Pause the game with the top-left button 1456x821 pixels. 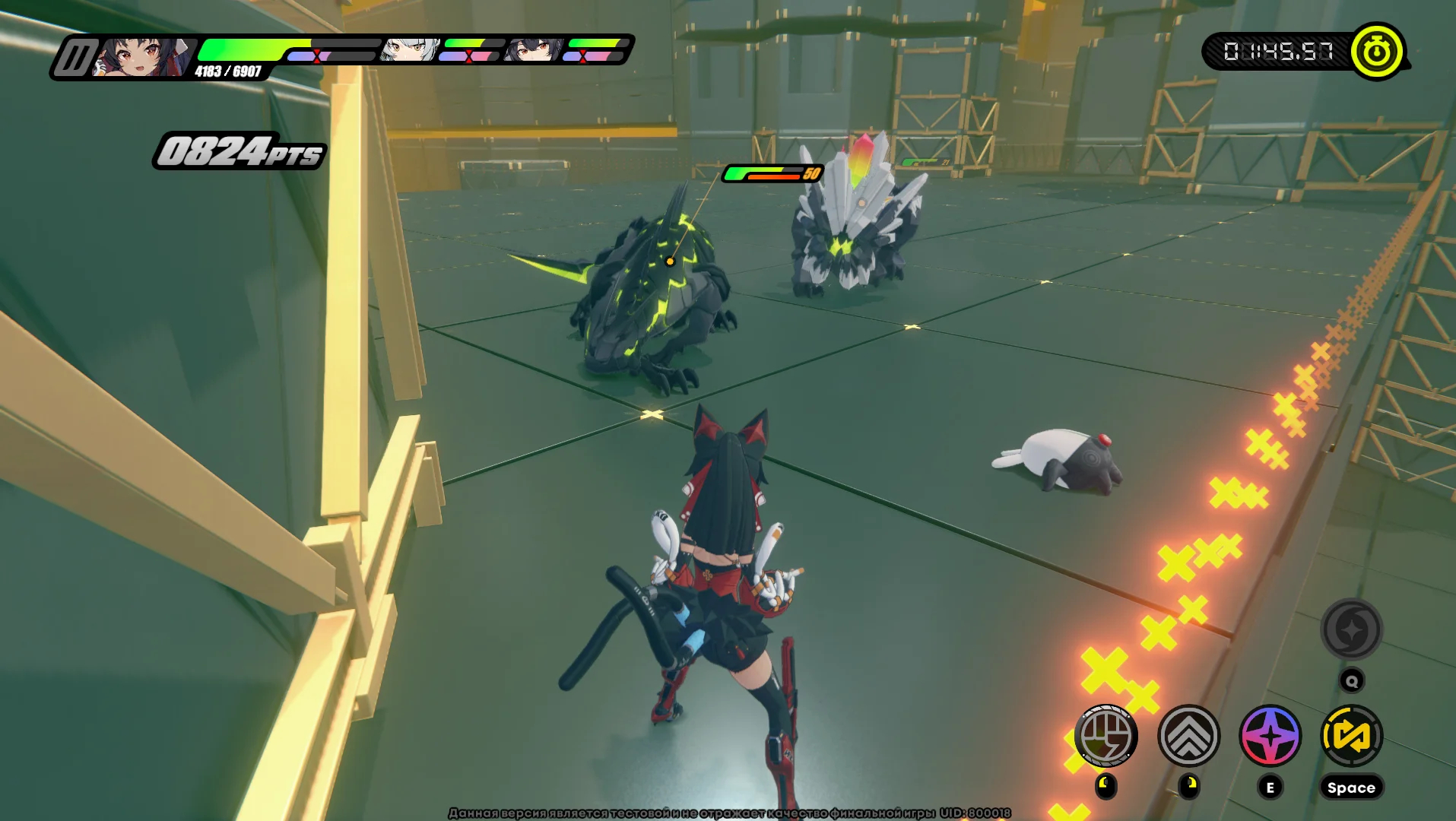coord(74,58)
